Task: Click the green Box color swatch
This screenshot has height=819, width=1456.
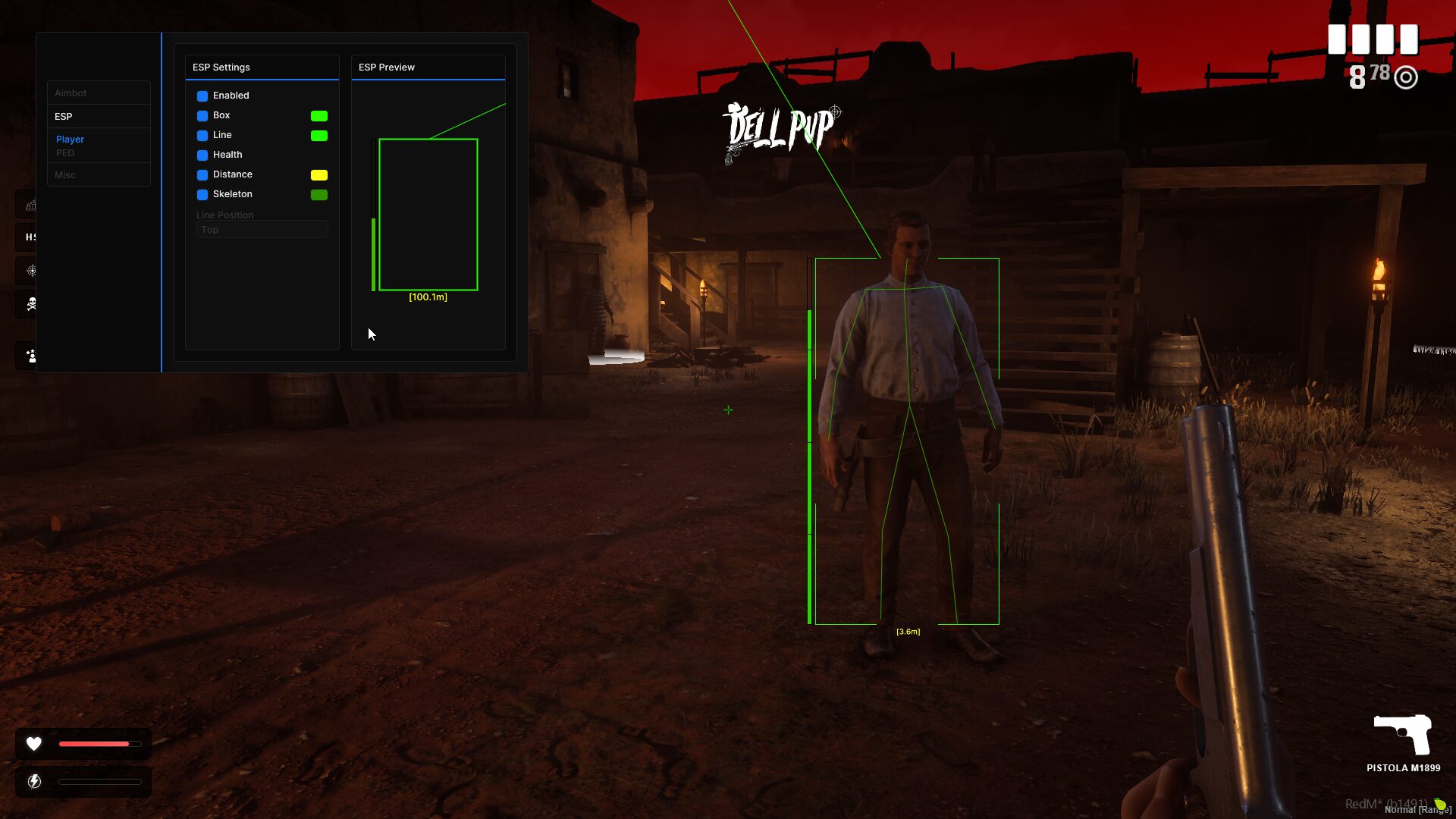Action: coord(319,116)
